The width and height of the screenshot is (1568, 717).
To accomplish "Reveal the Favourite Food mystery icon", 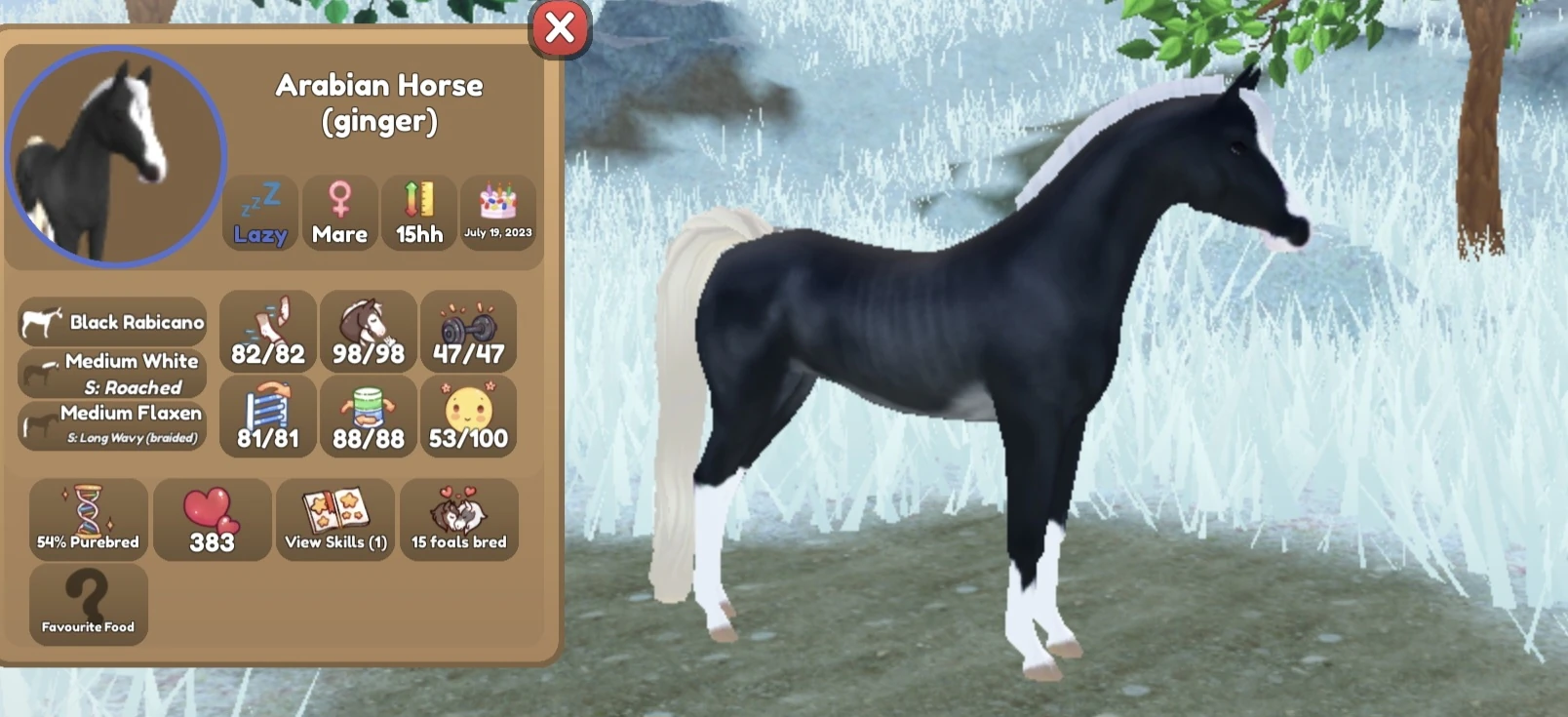I will pyautogui.click(x=87, y=602).
